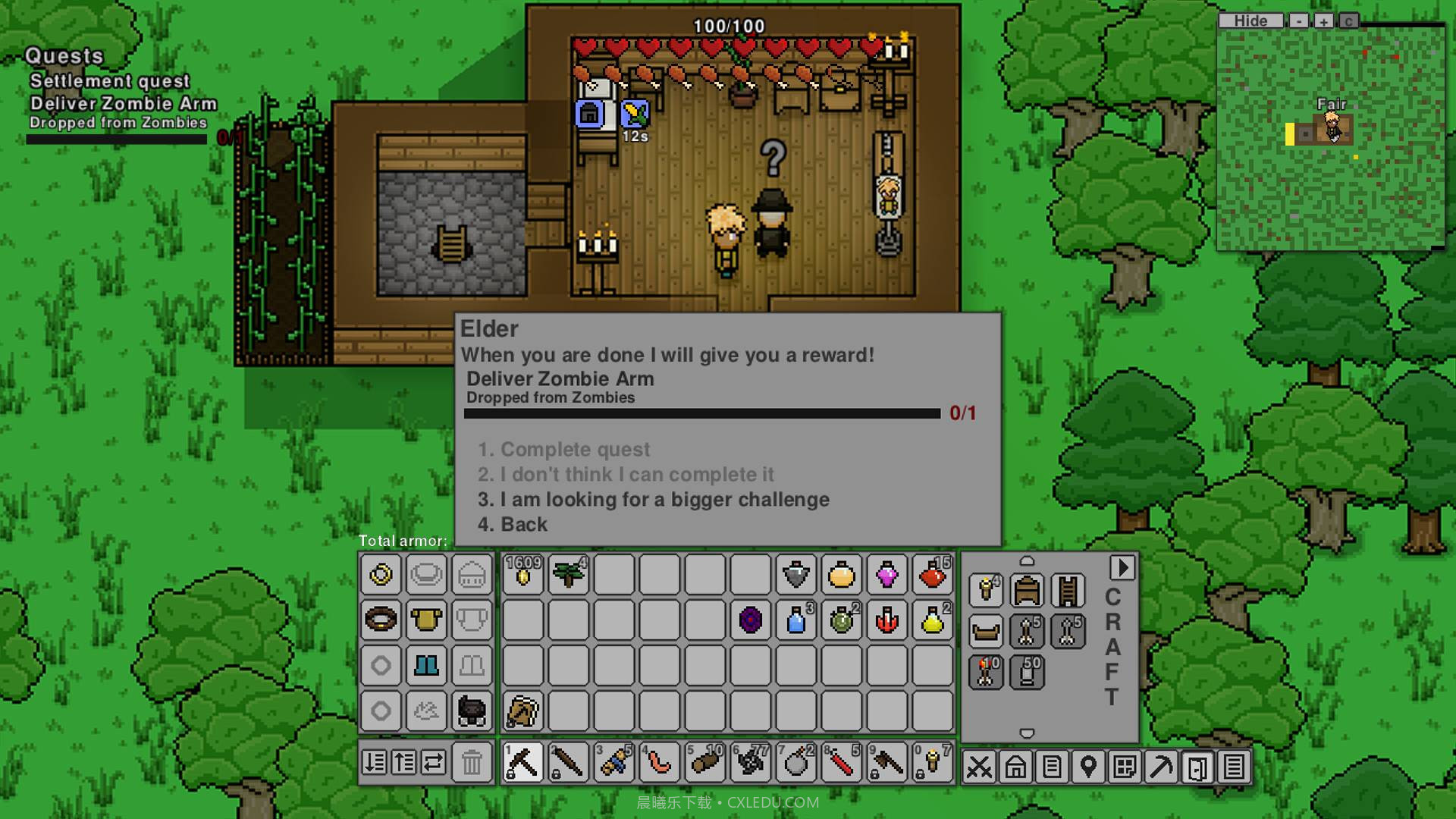
Task: Select the red dynamite stick hotbar slot
Action: (x=841, y=762)
